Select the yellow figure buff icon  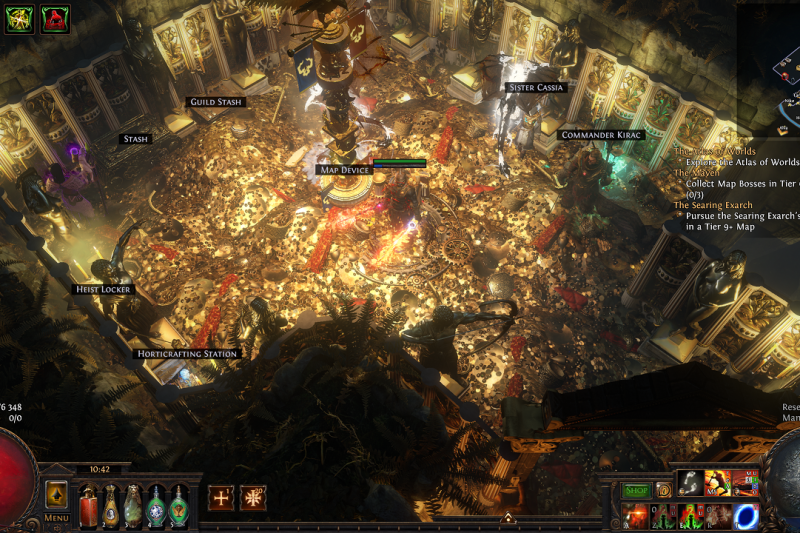pos(20,18)
